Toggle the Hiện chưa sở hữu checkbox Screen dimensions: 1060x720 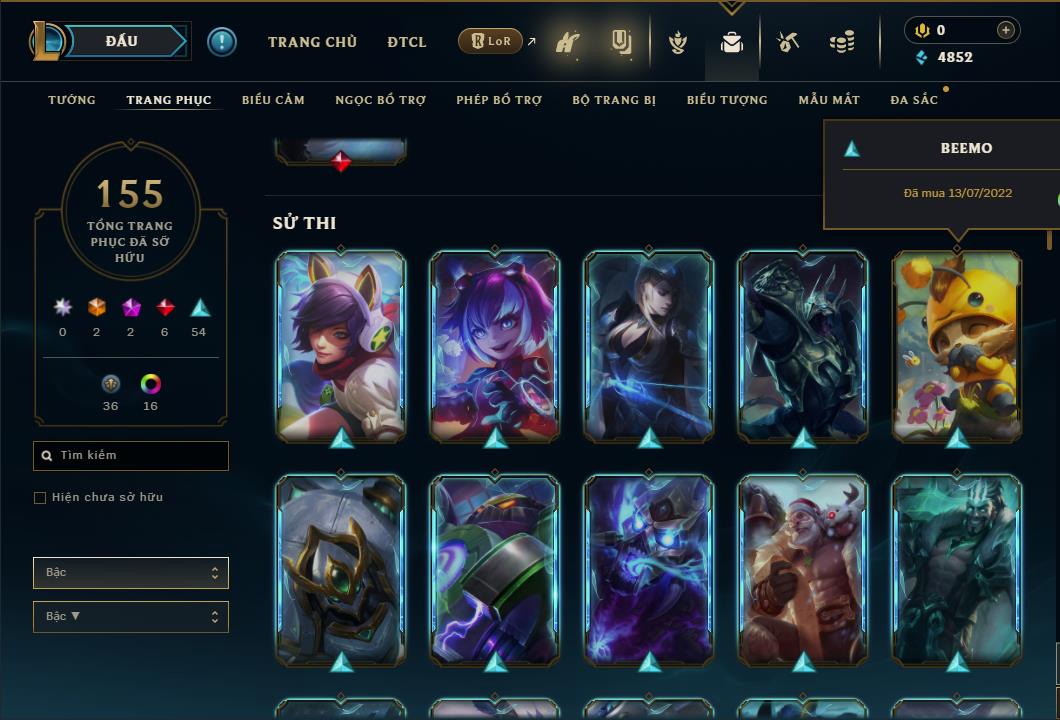(40, 498)
